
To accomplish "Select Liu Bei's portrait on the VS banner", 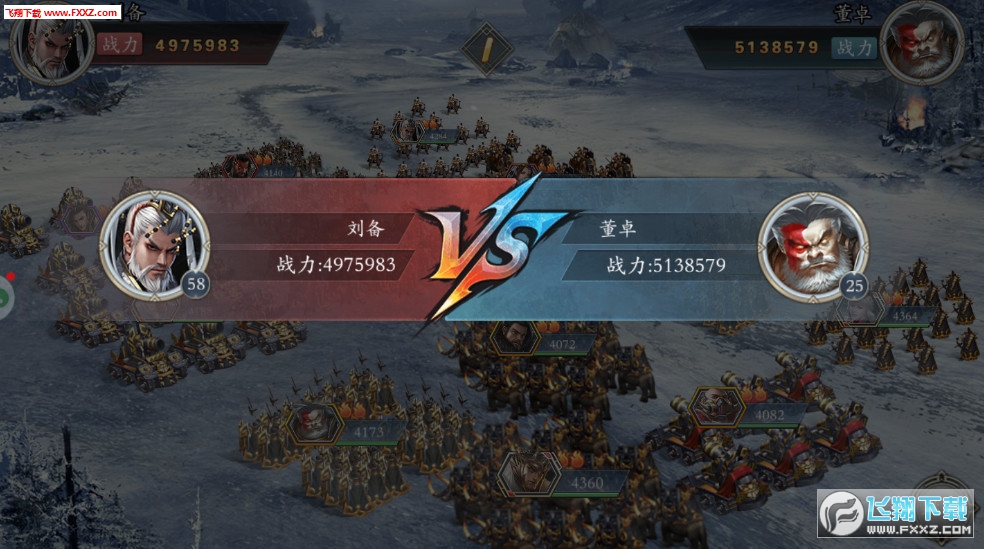I will pos(155,245).
